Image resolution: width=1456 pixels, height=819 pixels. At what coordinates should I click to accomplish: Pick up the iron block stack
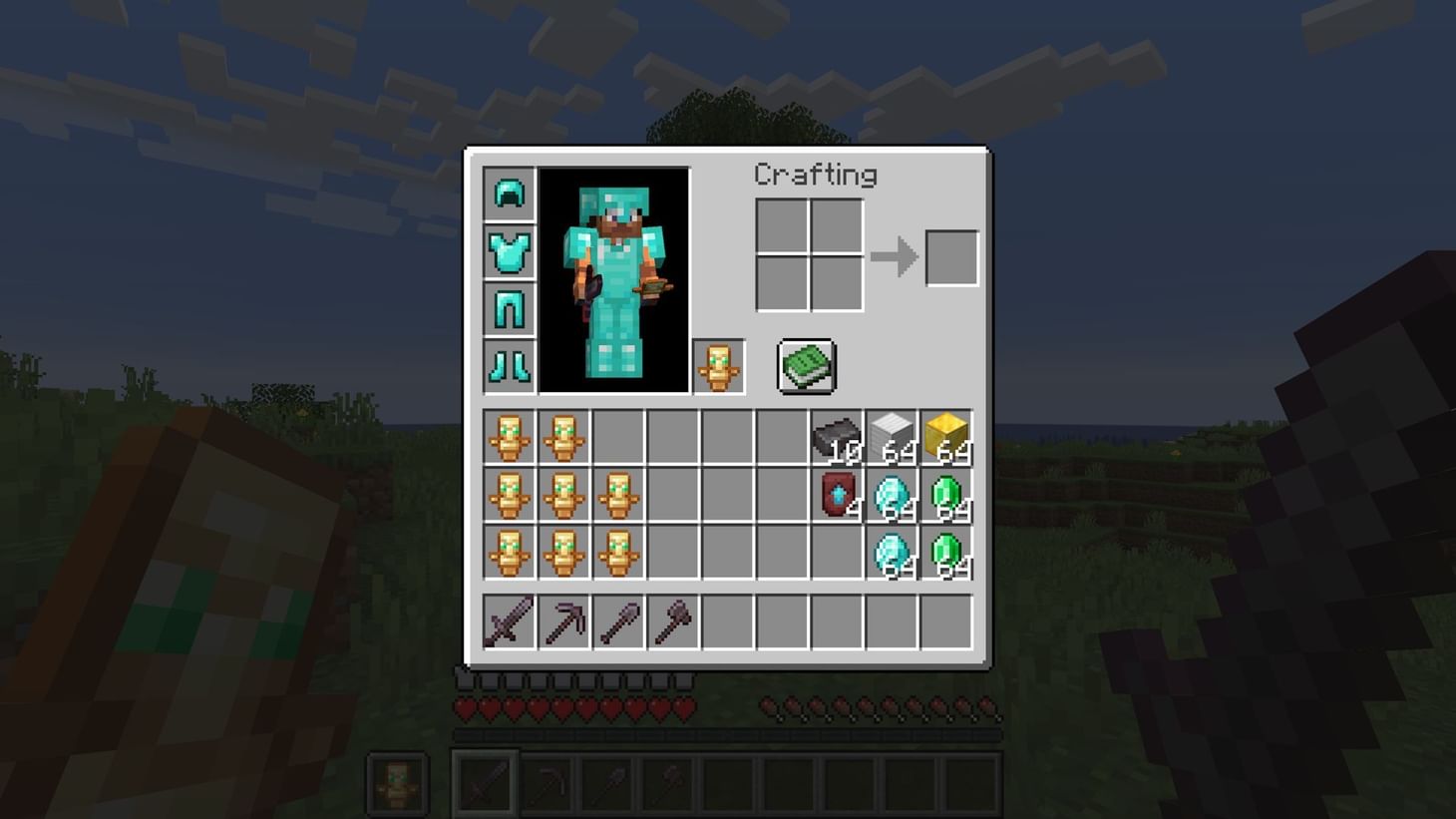coord(891,433)
